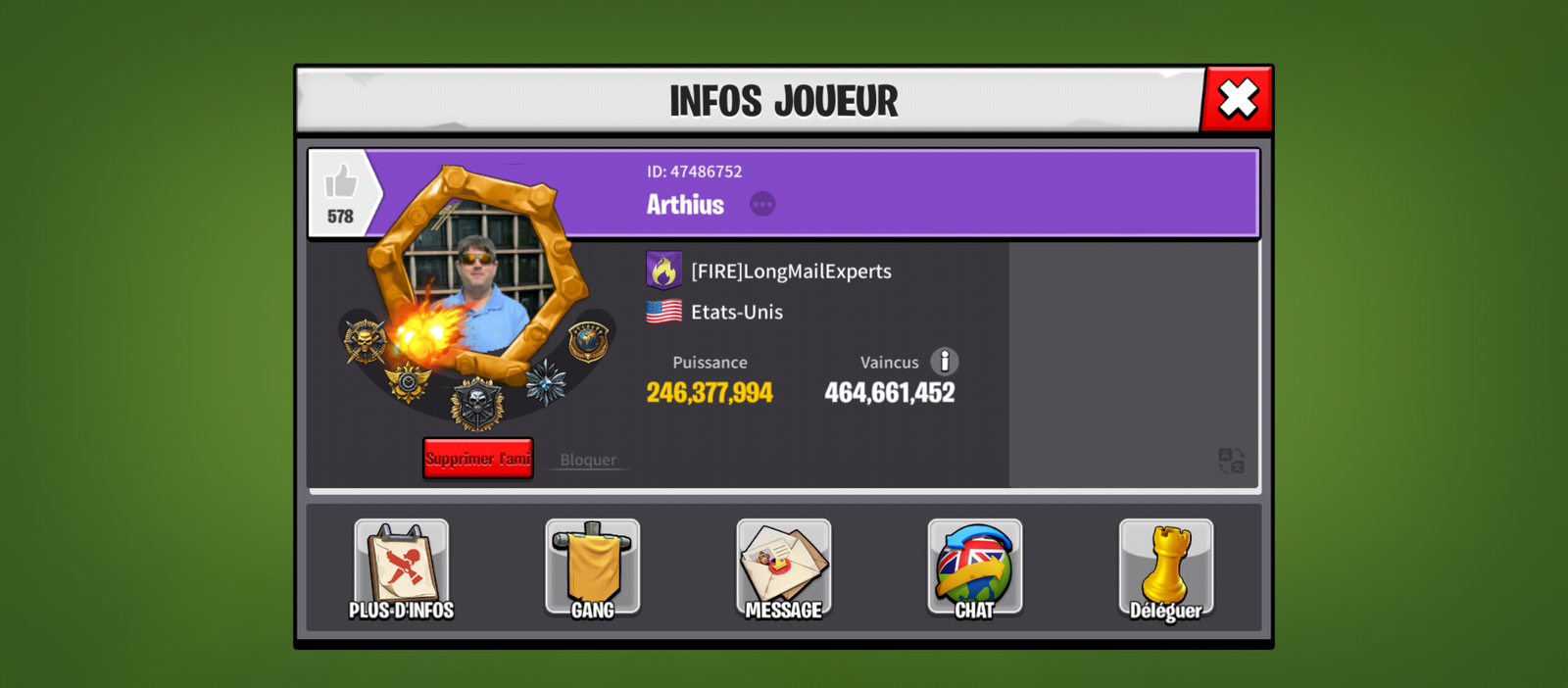Click the red Supprimer l'ami button
Image resolution: width=1568 pixels, height=688 pixels.
(x=478, y=459)
